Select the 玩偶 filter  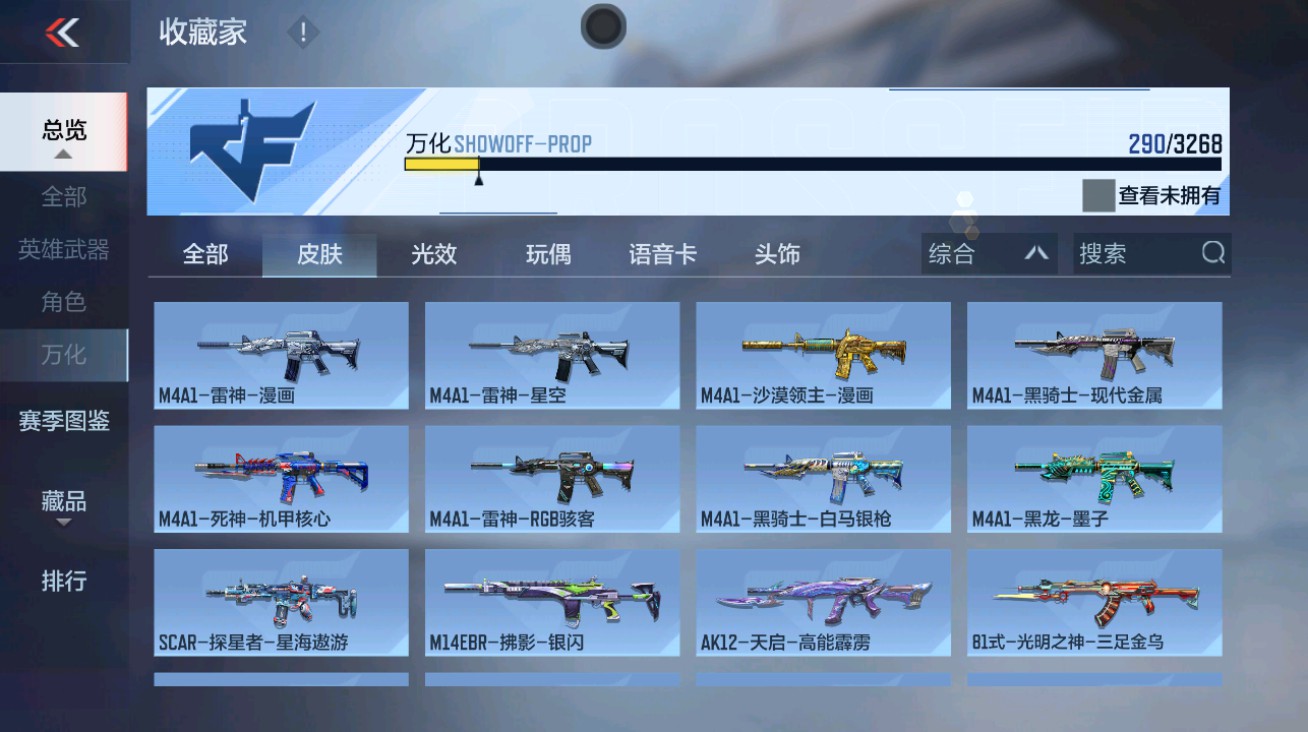548,255
